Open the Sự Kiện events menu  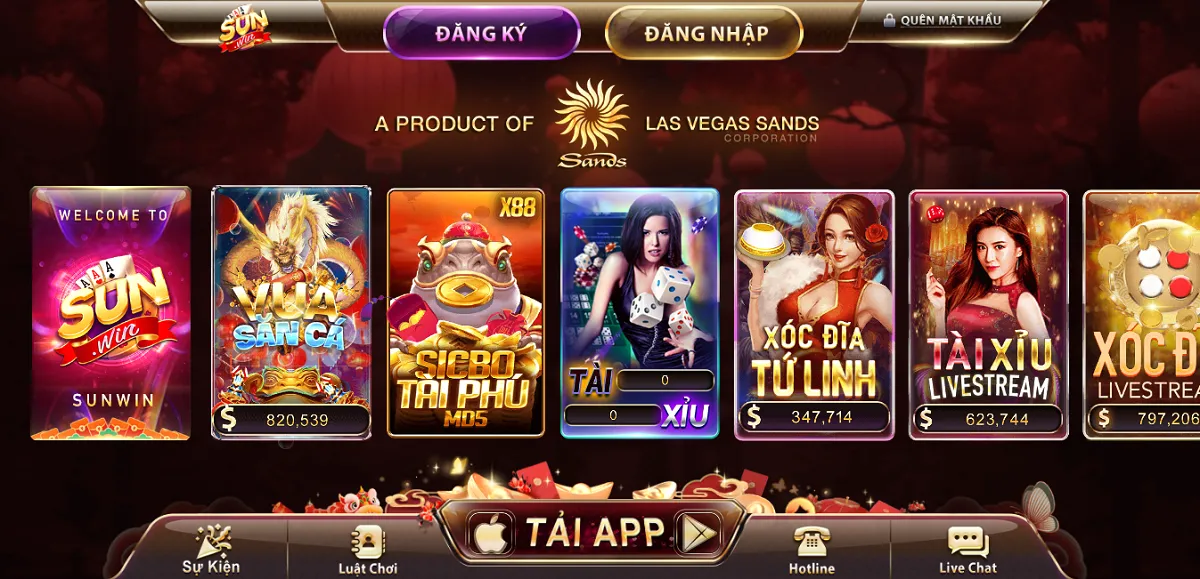coord(211,549)
